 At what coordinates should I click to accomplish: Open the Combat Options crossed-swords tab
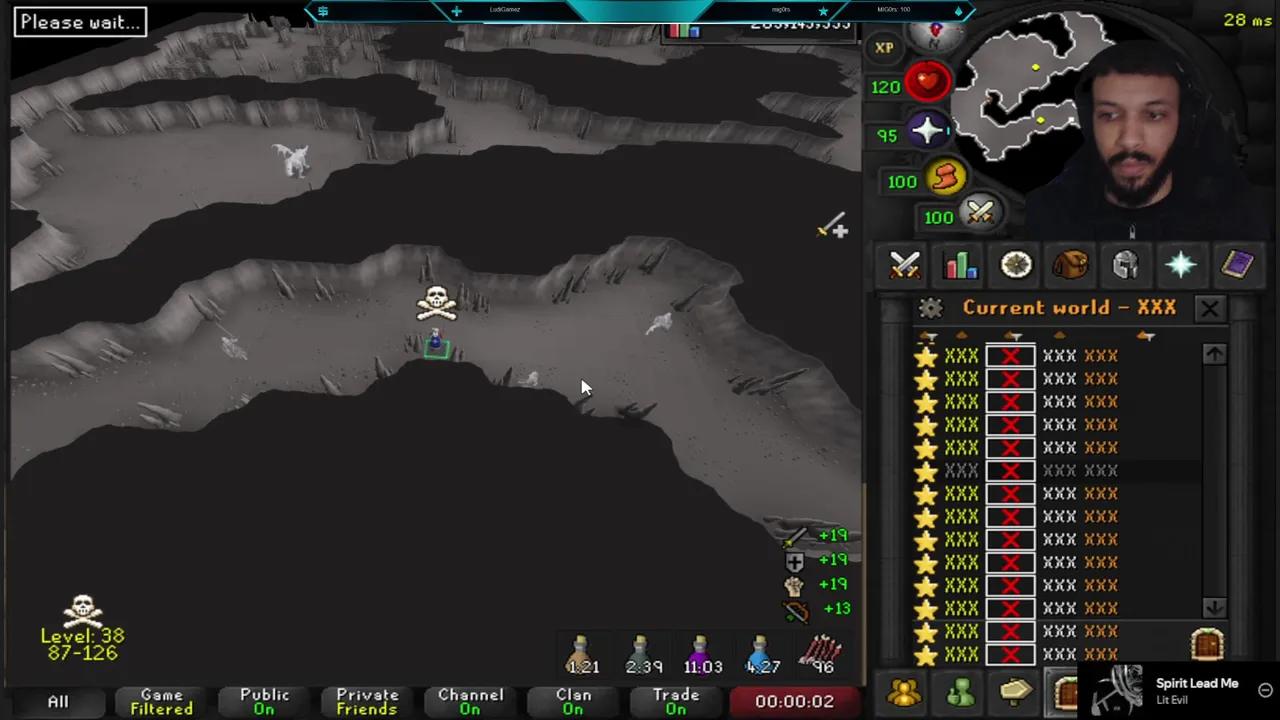point(903,264)
